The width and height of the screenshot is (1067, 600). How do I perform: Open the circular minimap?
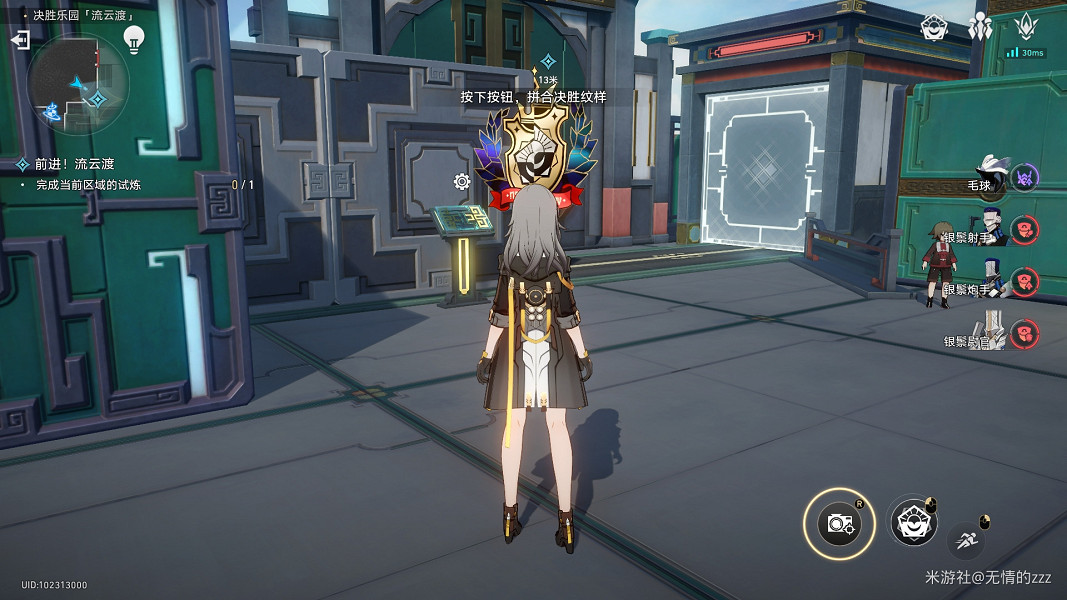tap(78, 83)
